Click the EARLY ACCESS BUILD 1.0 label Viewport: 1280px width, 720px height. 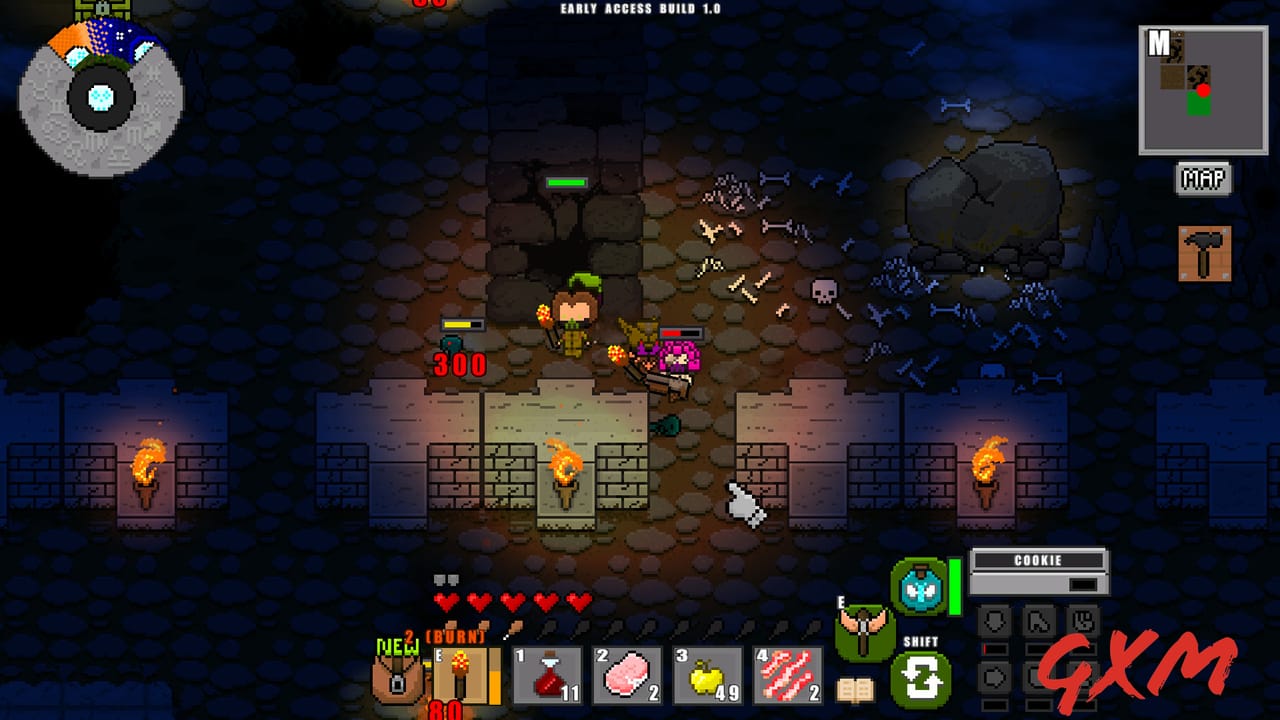click(639, 7)
